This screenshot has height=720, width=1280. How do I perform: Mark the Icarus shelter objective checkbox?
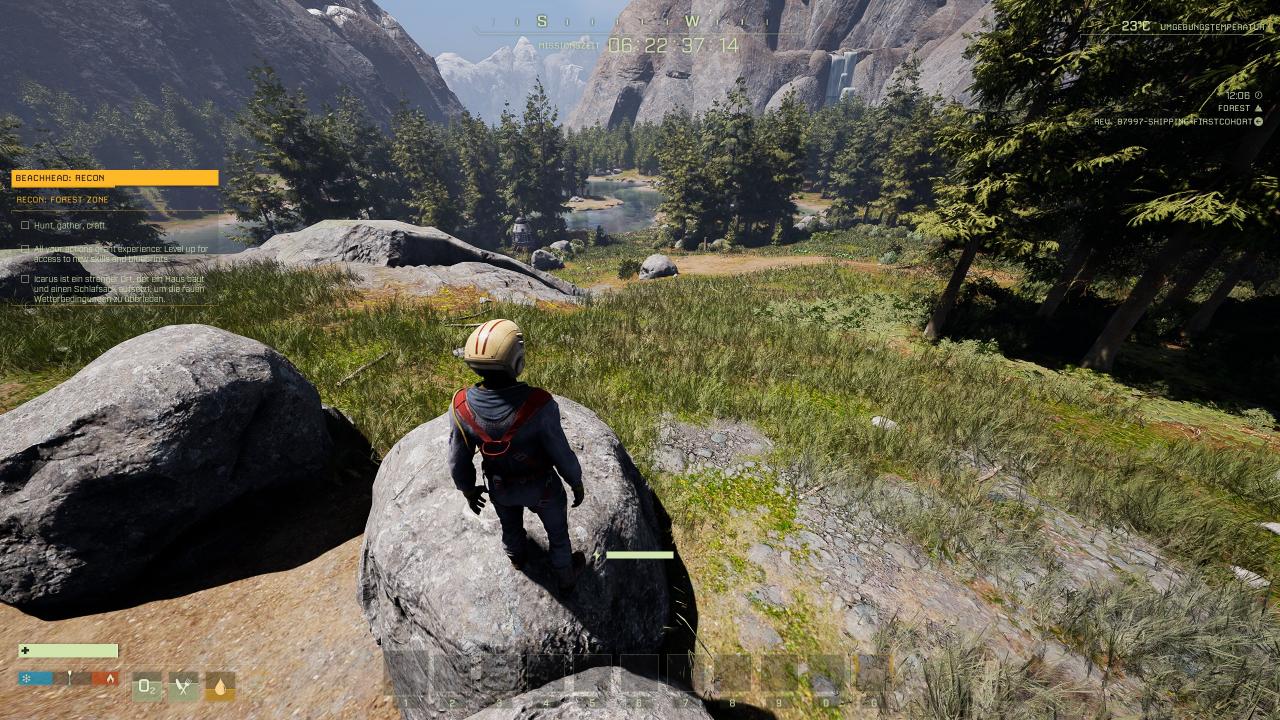(x=25, y=279)
